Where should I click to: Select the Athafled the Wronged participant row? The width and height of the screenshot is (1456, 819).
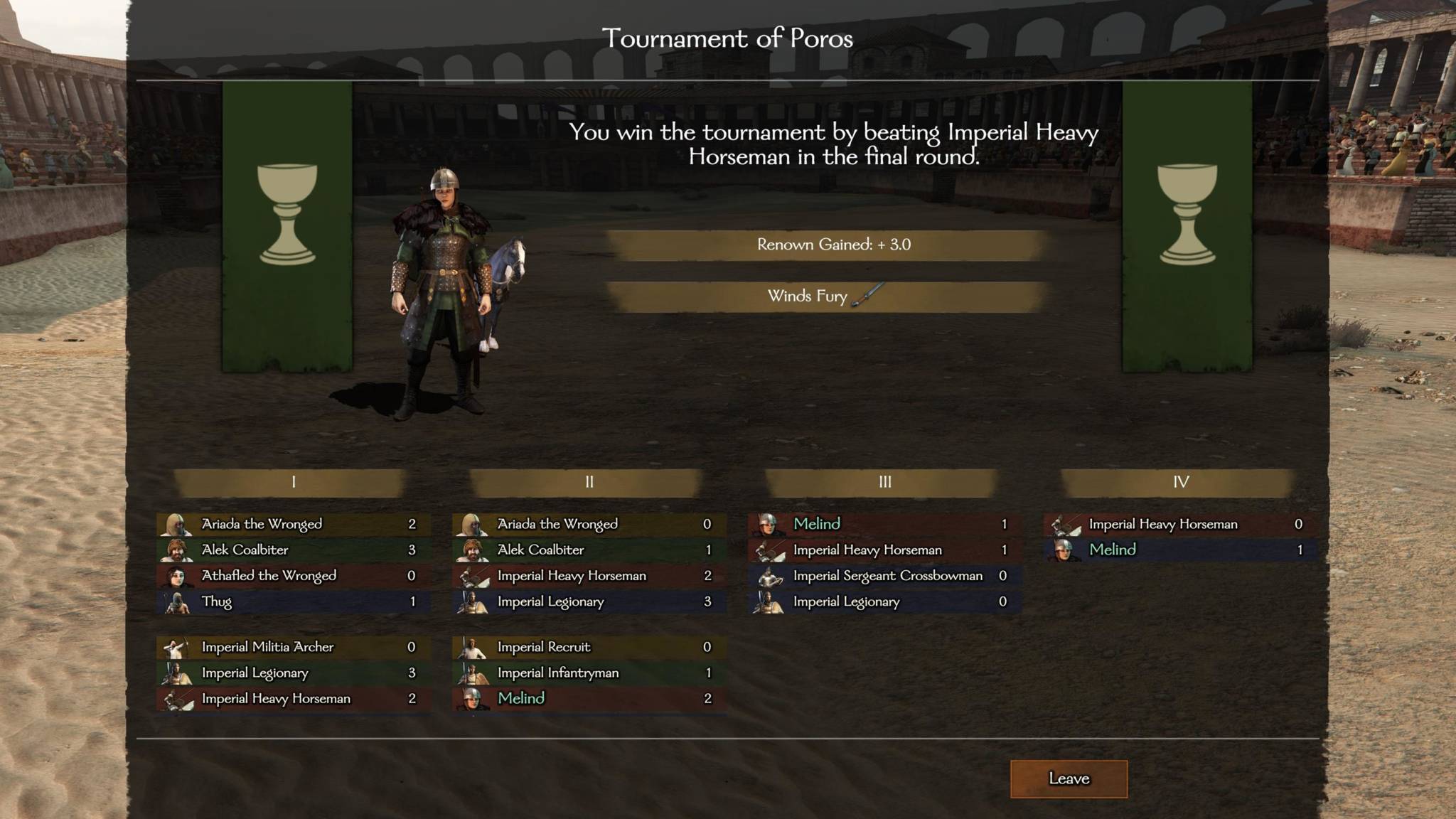tap(293, 576)
